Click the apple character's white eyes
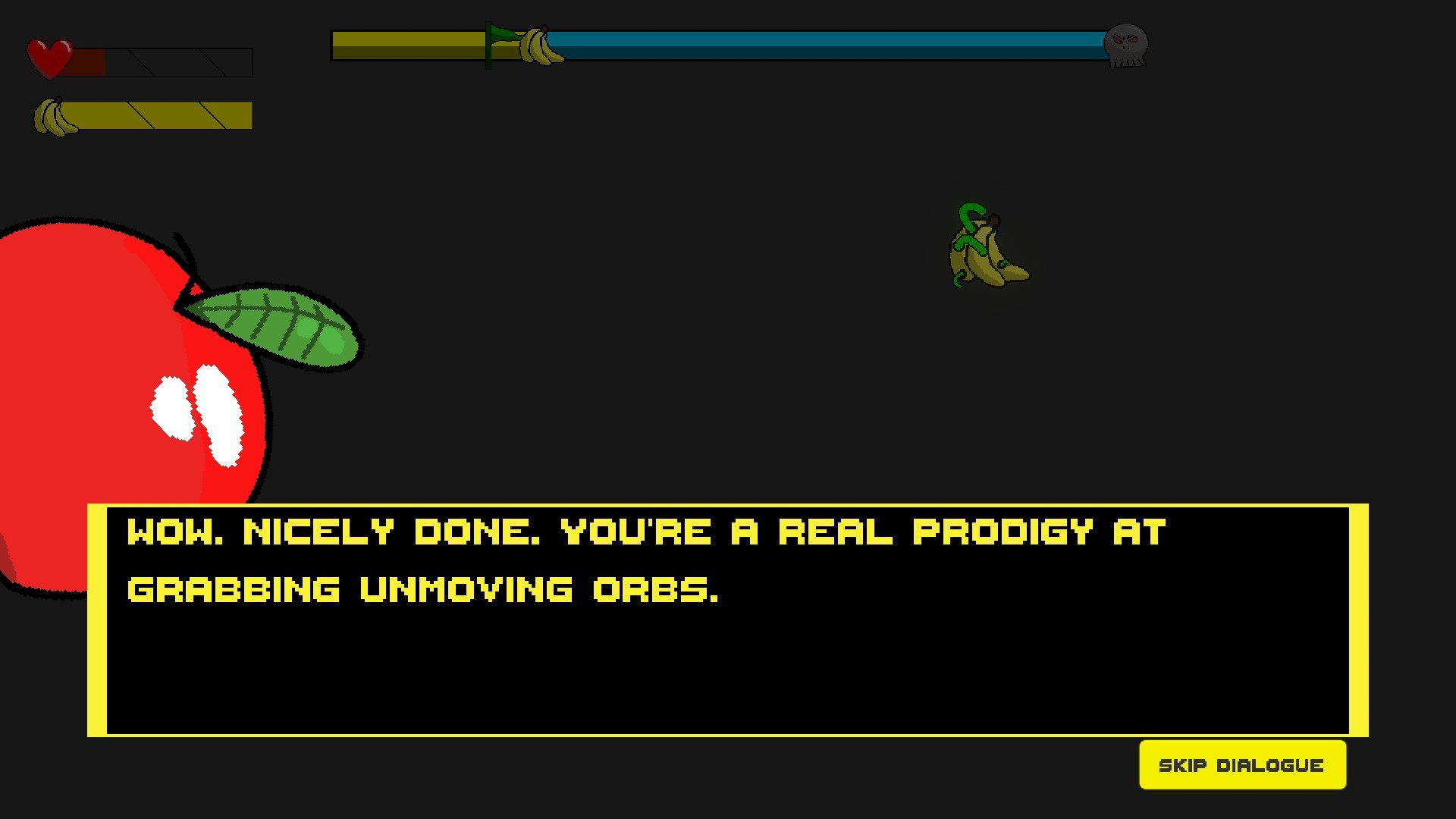 pos(197,413)
